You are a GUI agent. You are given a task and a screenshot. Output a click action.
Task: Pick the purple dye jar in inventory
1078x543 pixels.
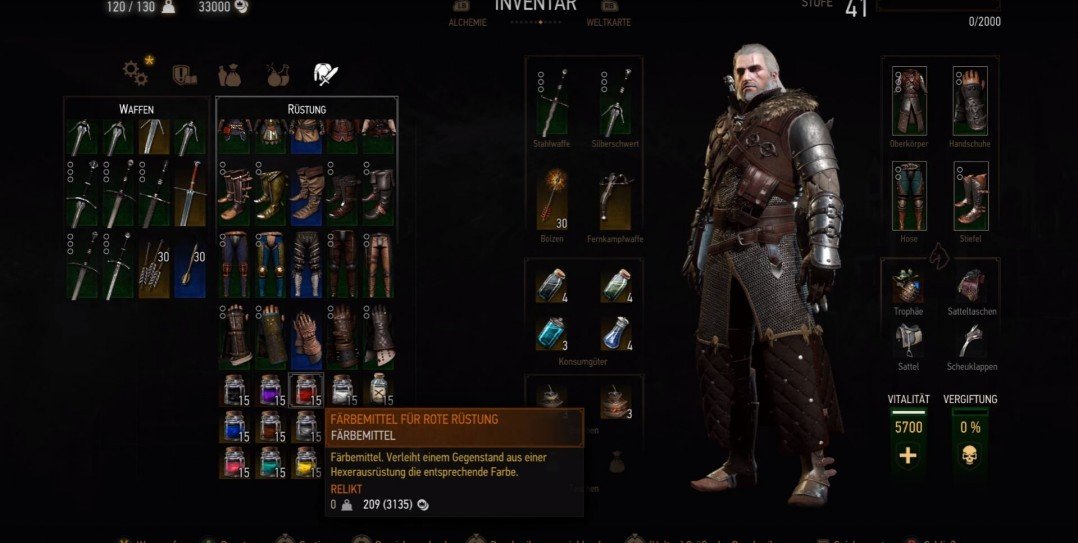[x=270, y=390]
